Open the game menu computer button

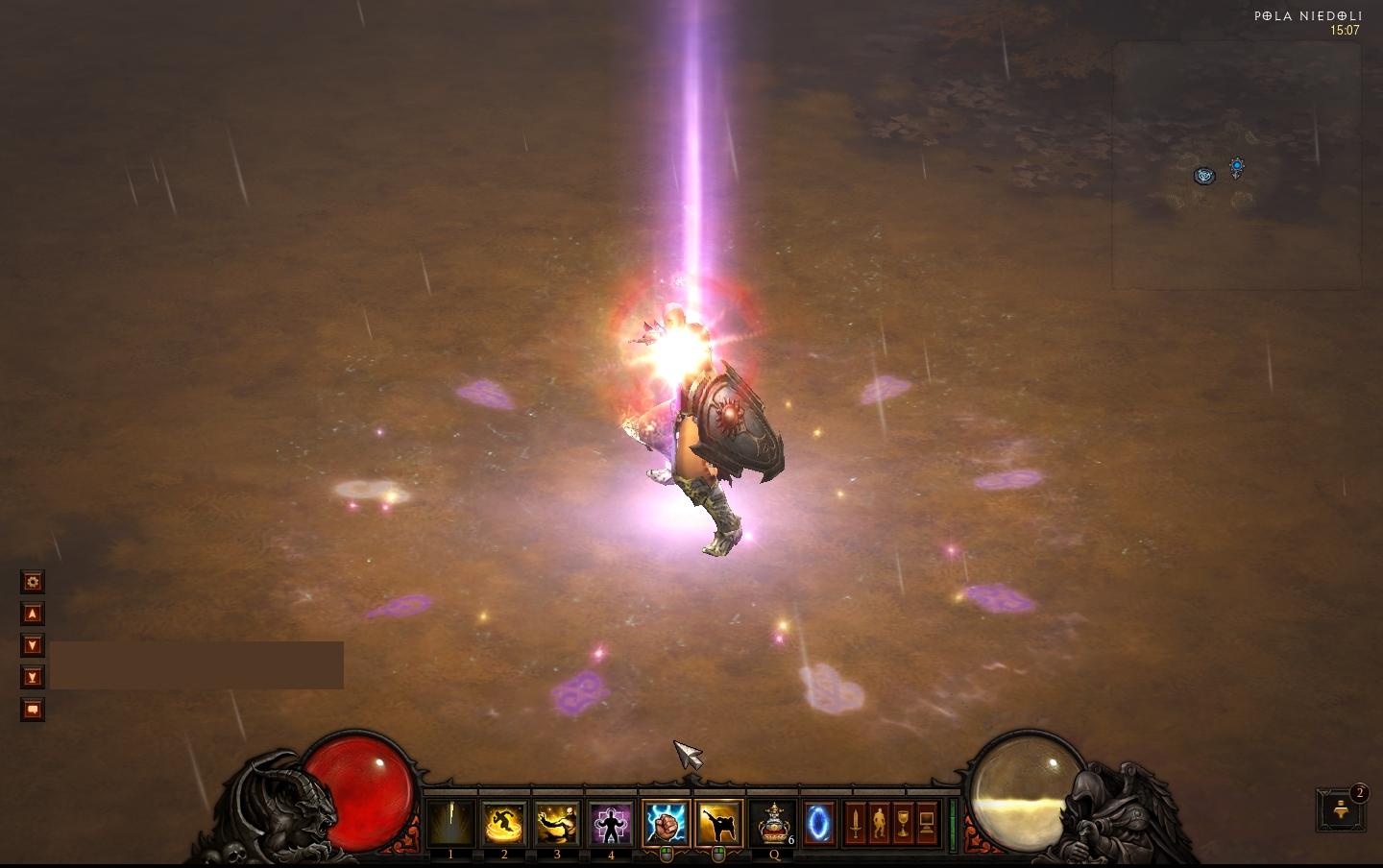click(x=927, y=824)
